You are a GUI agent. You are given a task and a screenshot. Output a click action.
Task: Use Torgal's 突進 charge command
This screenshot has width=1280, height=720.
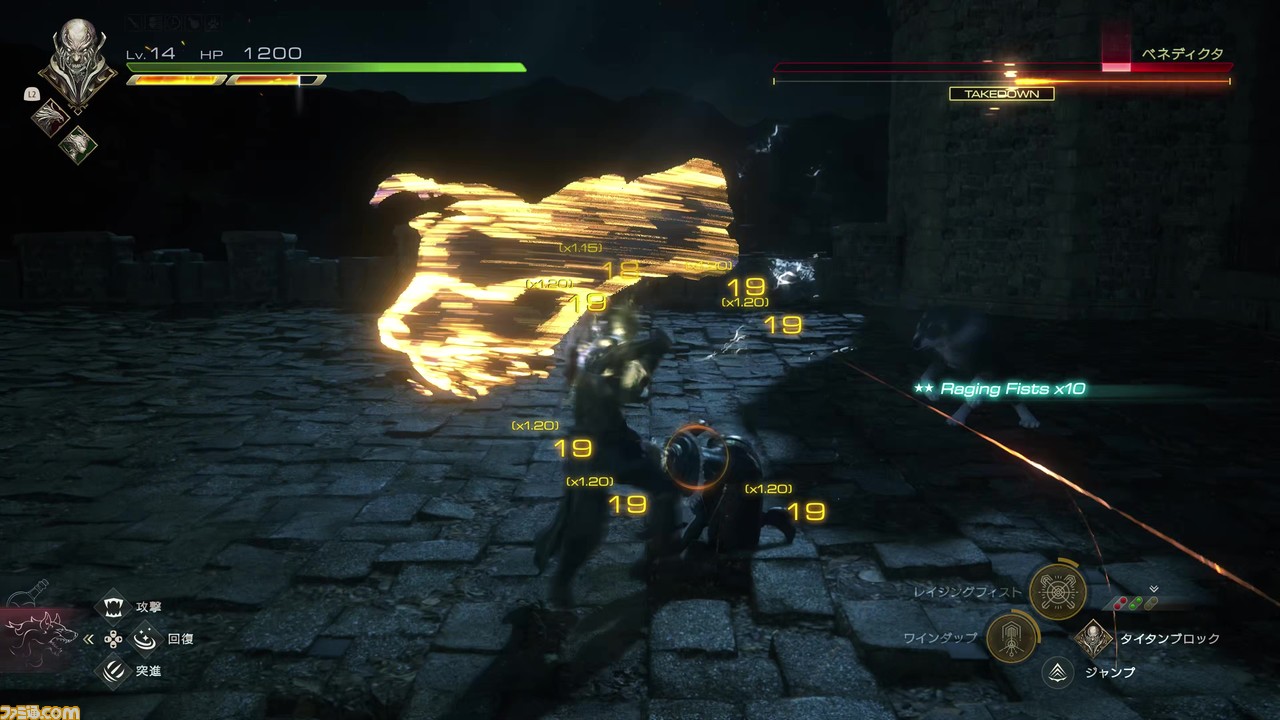tap(115, 670)
